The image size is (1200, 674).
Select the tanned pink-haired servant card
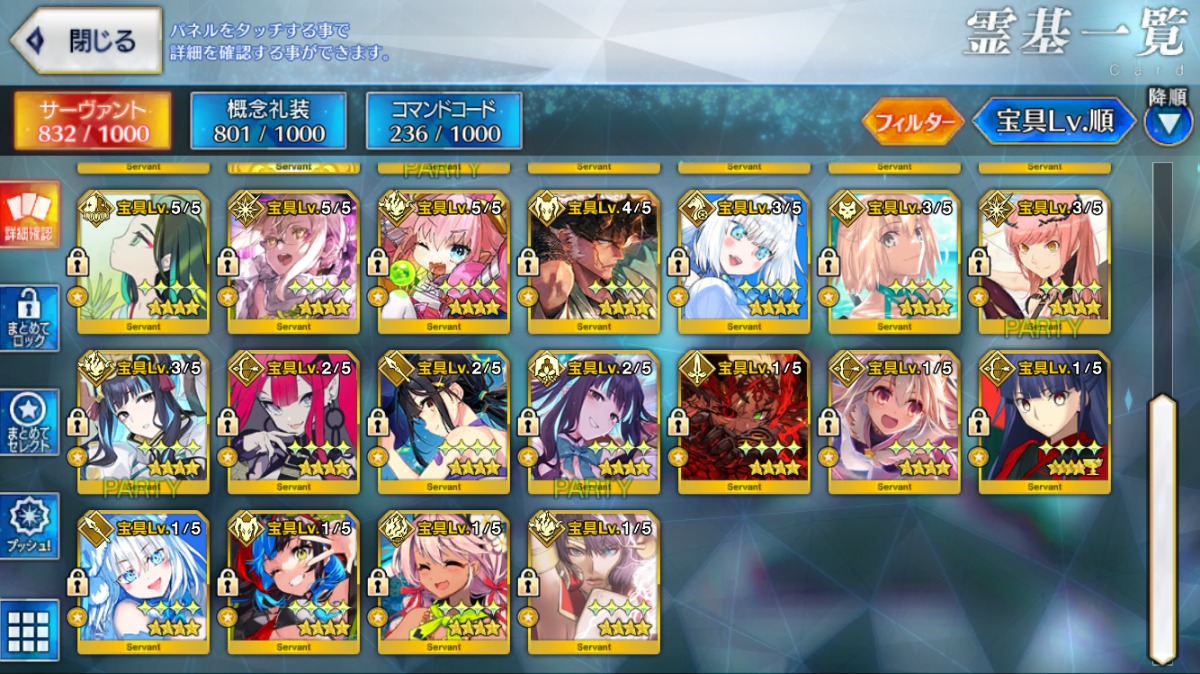[443, 582]
